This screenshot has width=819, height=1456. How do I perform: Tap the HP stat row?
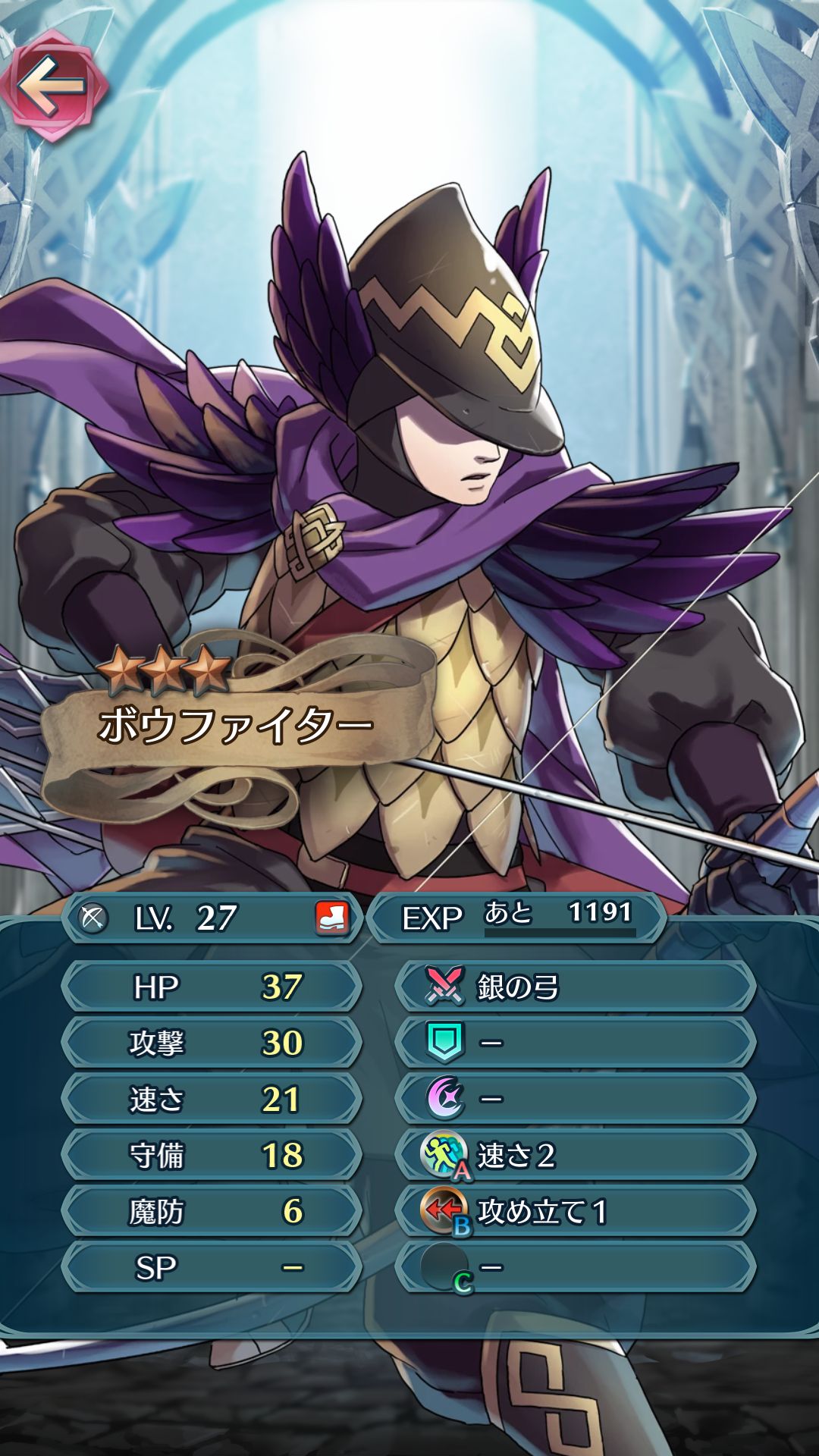[211, 987]
